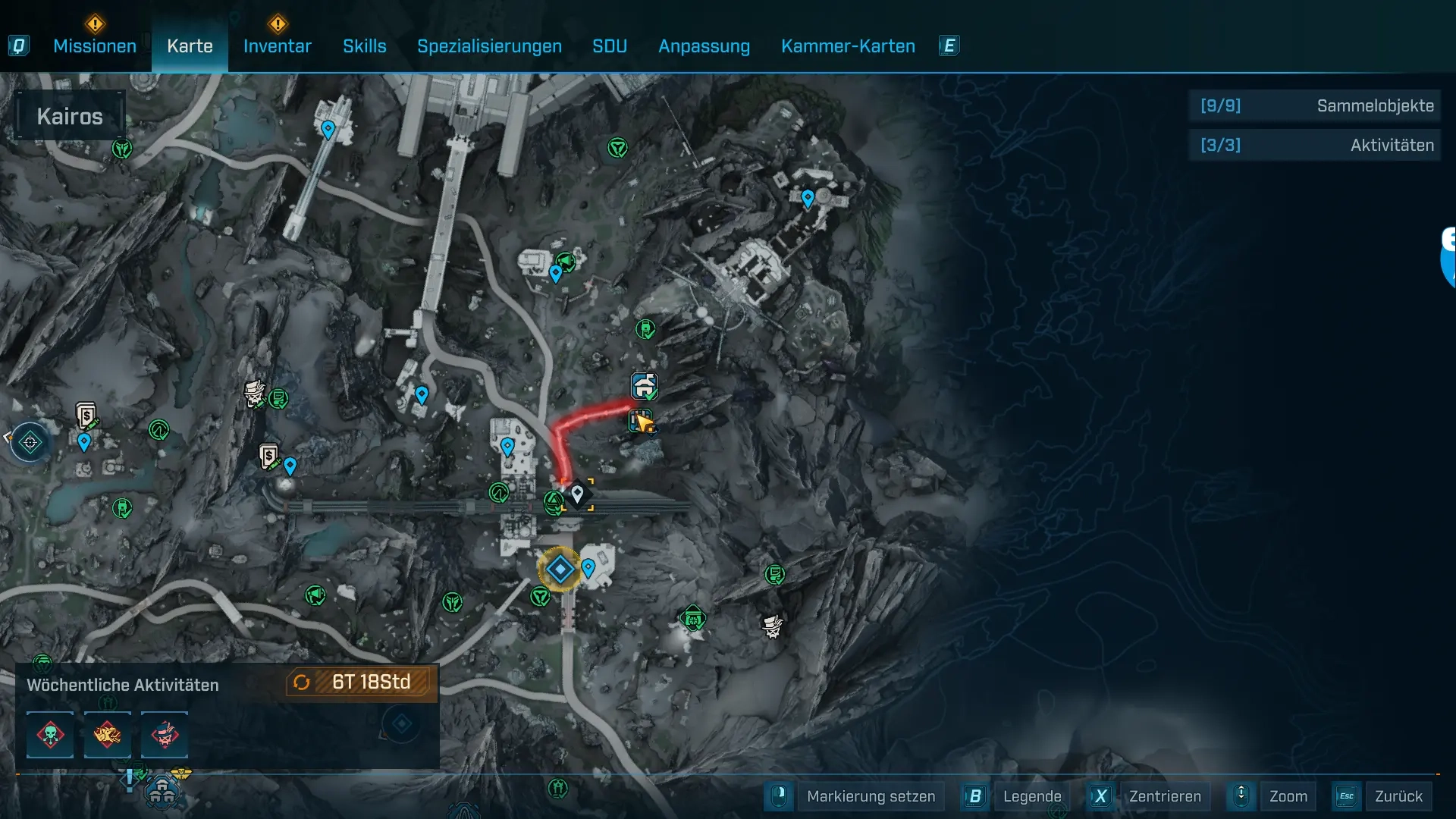This screenshot has height=819, width=1456.
Task: Click the Markierung setzen button
Action: pyautogui.click(x=870, y=796)
